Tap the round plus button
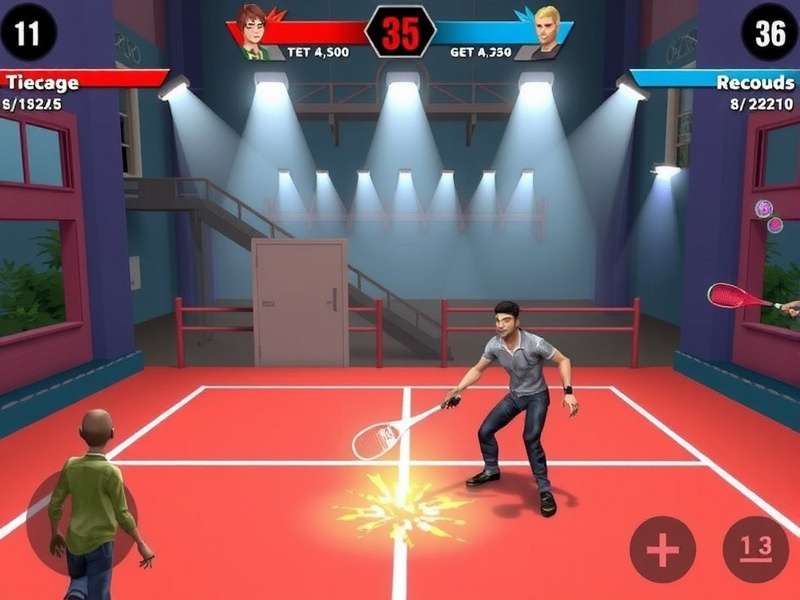Image resolution: width=800 pixels, height=600 pixels. tap(662, 549)
